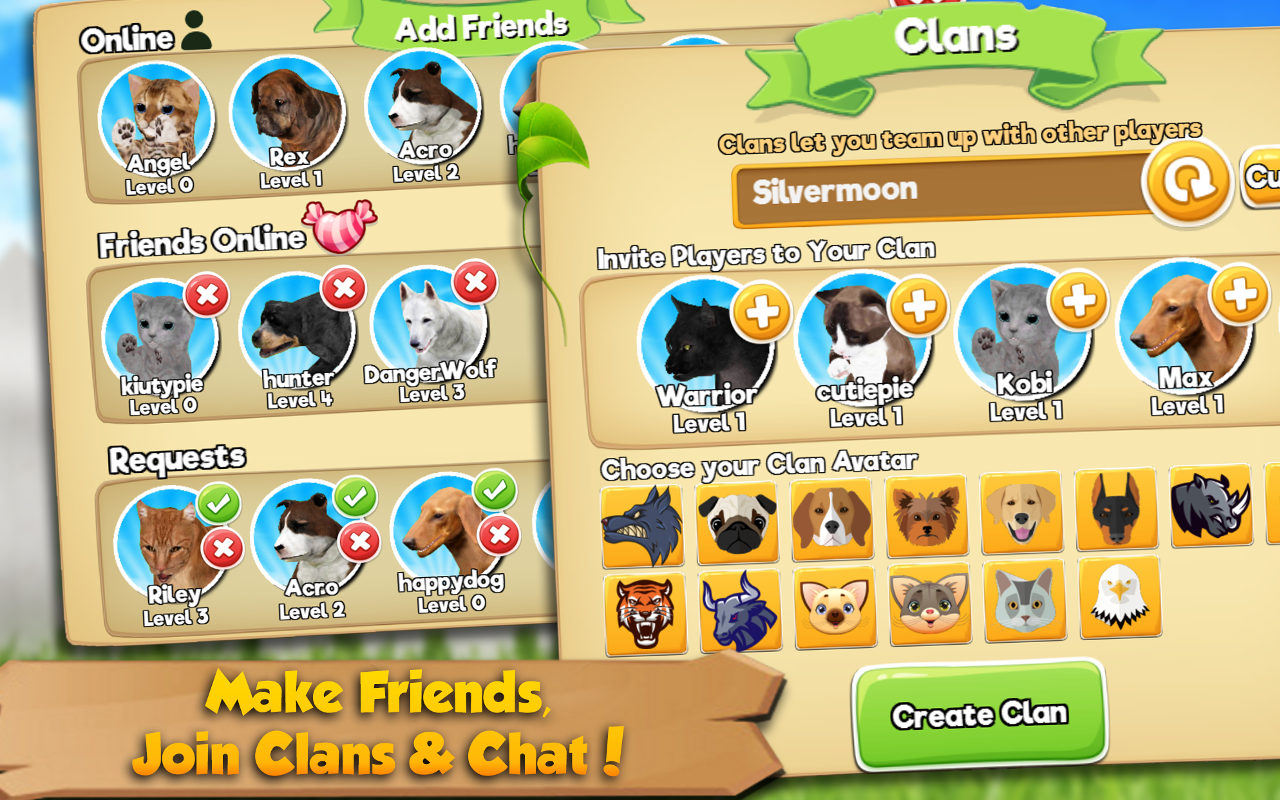
Task: Remove hunter from friends list
Action: pos(344,290)
